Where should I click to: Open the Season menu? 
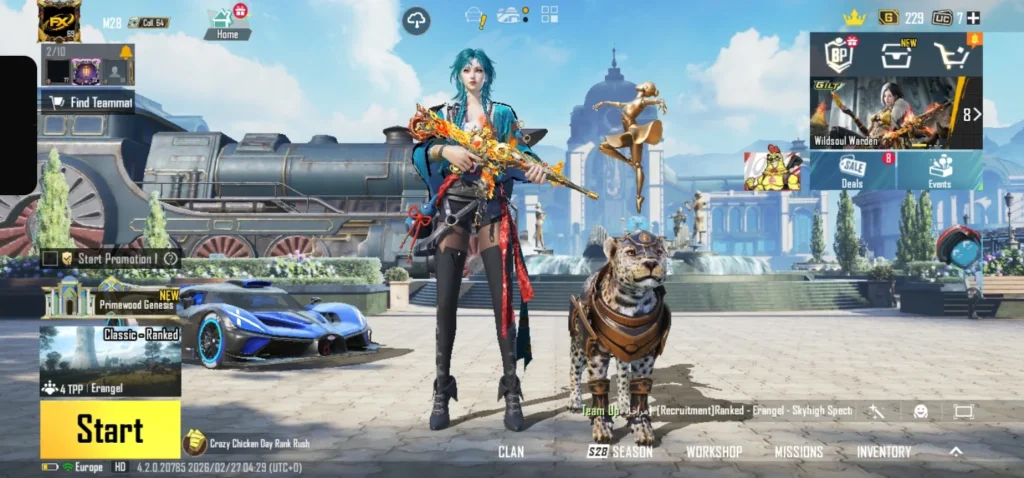point(620,452)
